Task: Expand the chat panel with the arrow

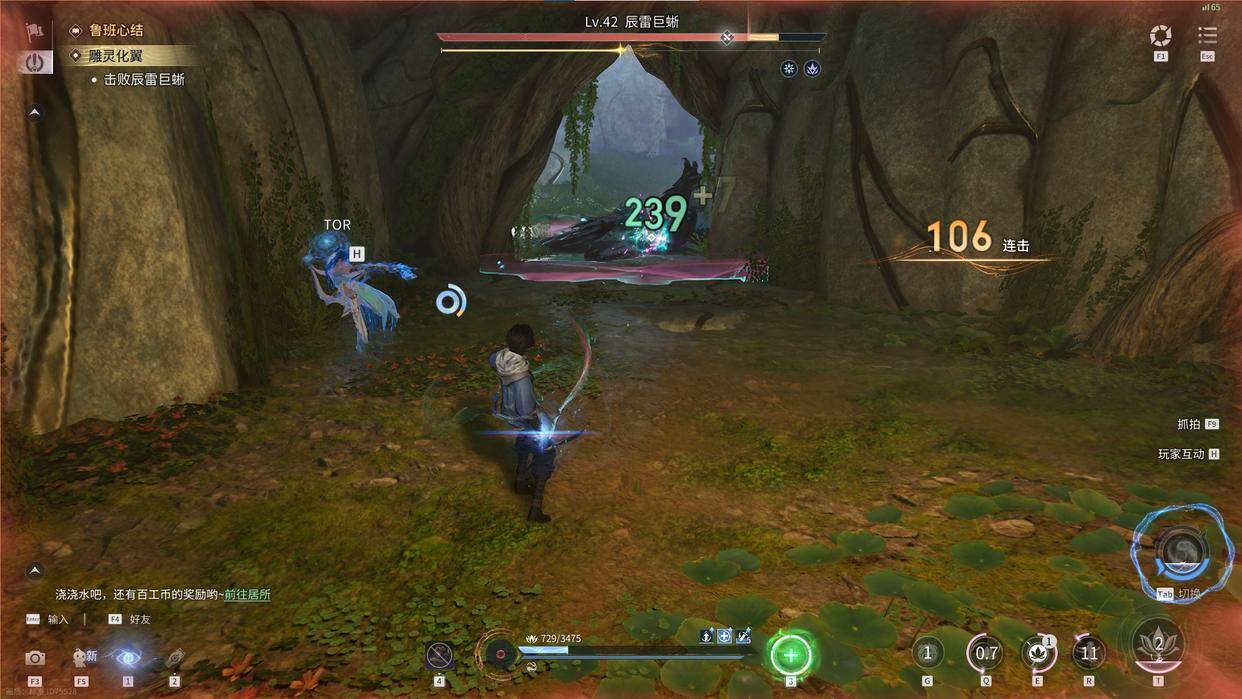Action: [x=35, y=570]
